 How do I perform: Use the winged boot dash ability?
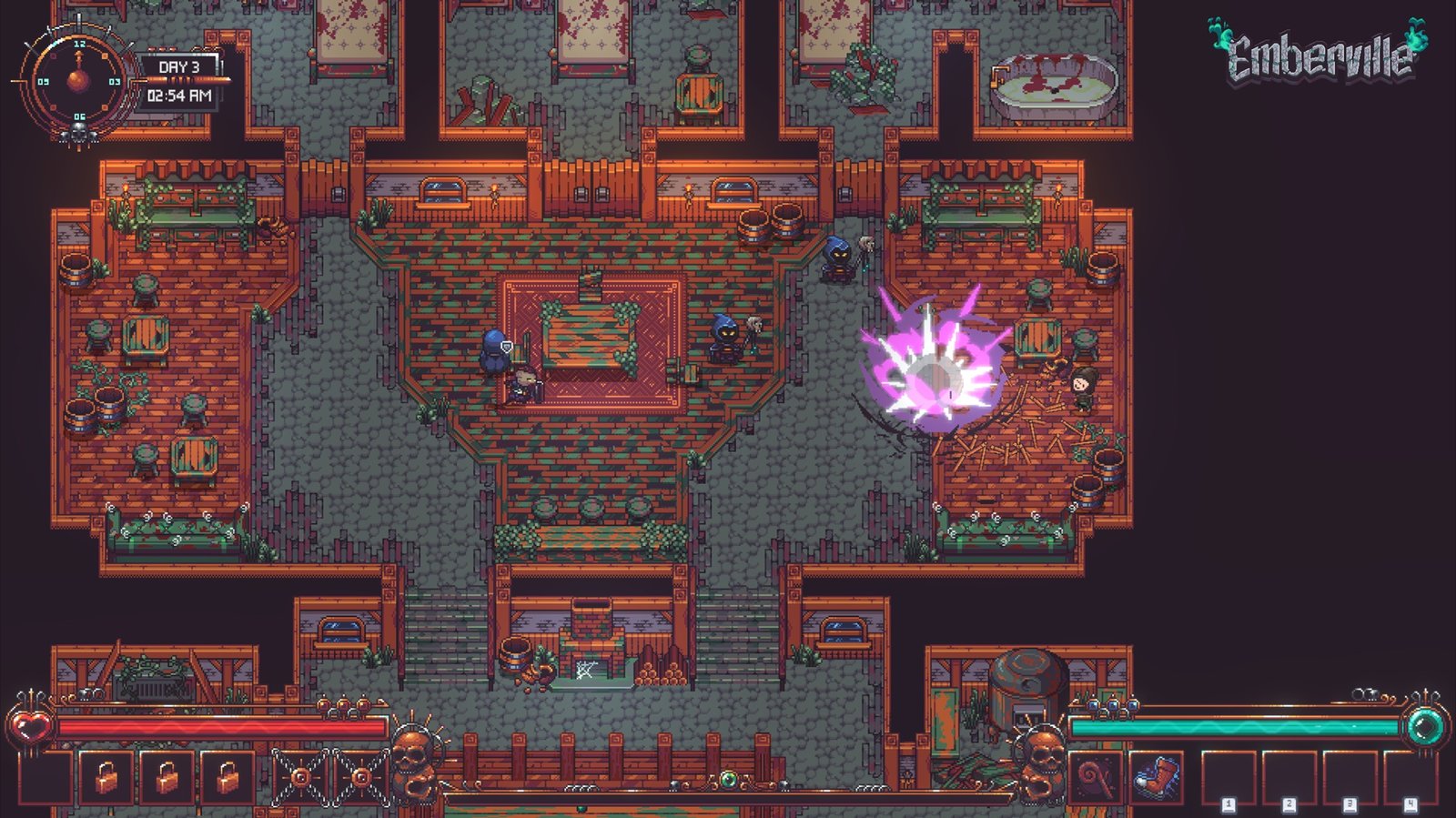coord(1156,778)
